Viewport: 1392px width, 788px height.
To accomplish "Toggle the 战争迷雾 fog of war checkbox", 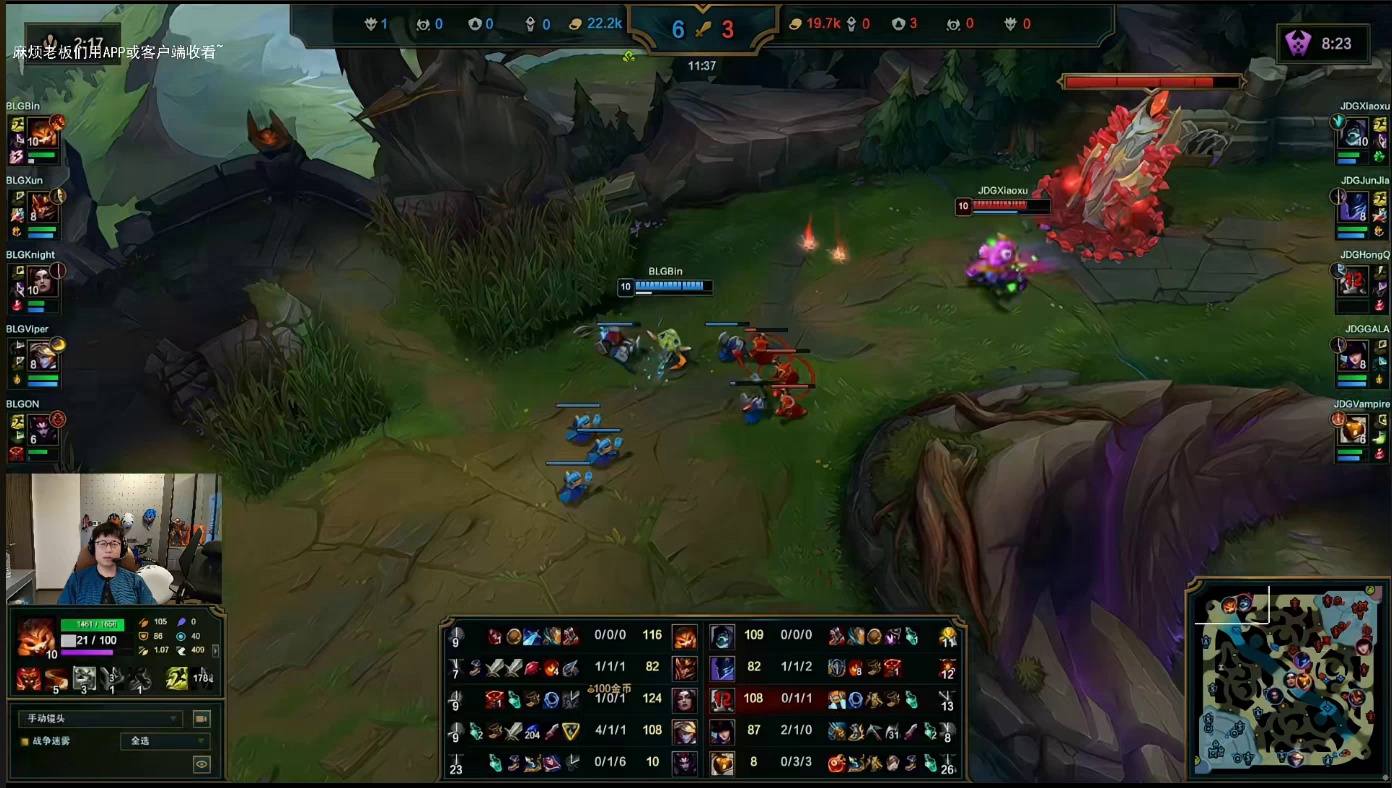I will pyautogui.click(x=25, y=742).
